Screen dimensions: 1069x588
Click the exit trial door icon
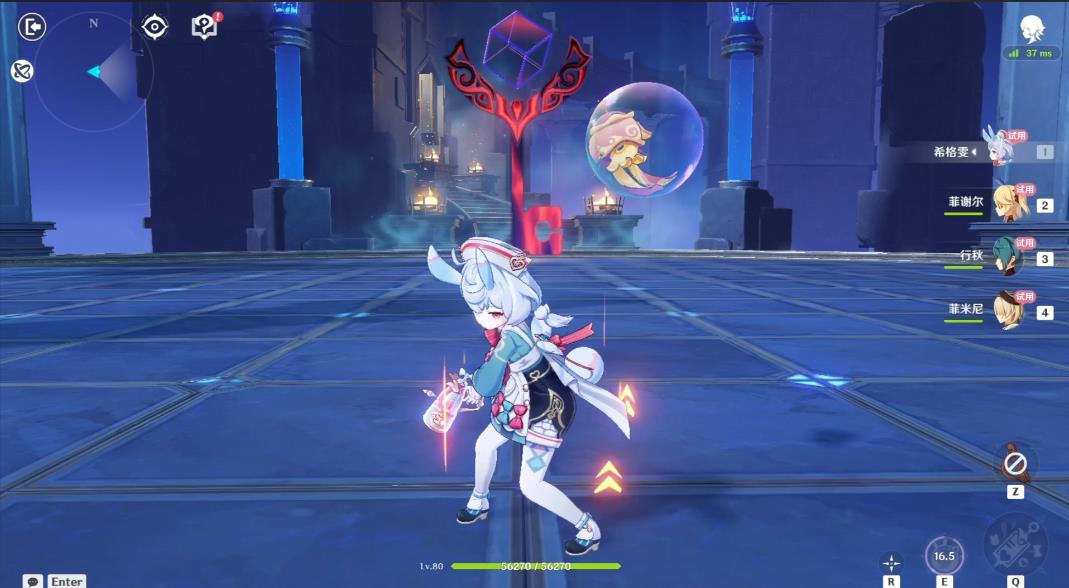[x=33, y=26]
